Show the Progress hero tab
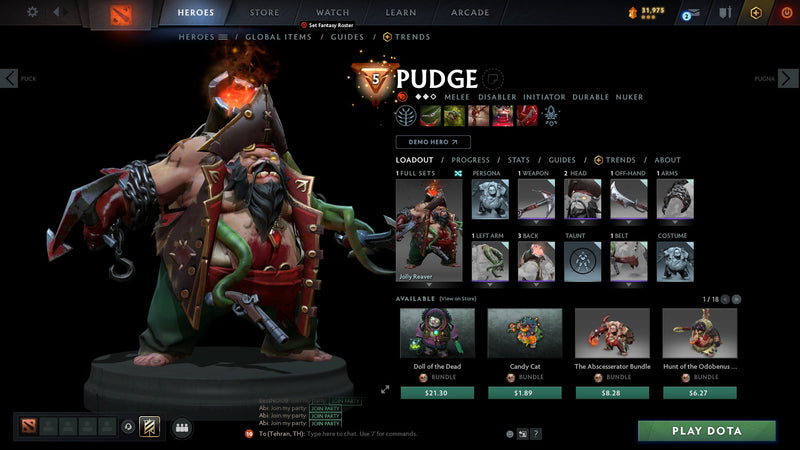Image resolution: width=800 pixels, height=450 pixels. (x=470, y=160)
